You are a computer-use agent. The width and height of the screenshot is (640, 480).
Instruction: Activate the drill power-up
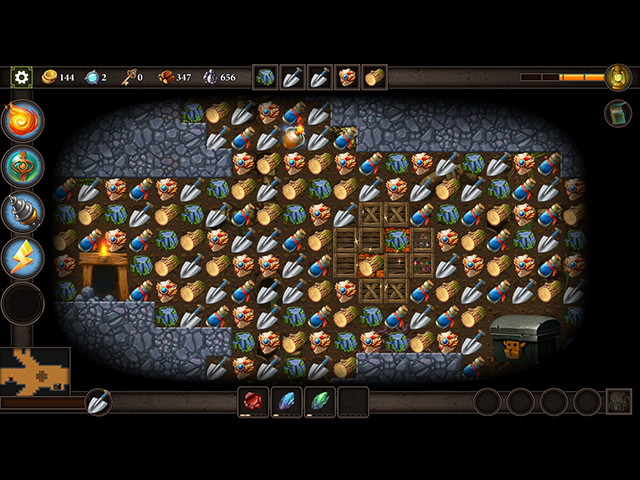(23, 211)
